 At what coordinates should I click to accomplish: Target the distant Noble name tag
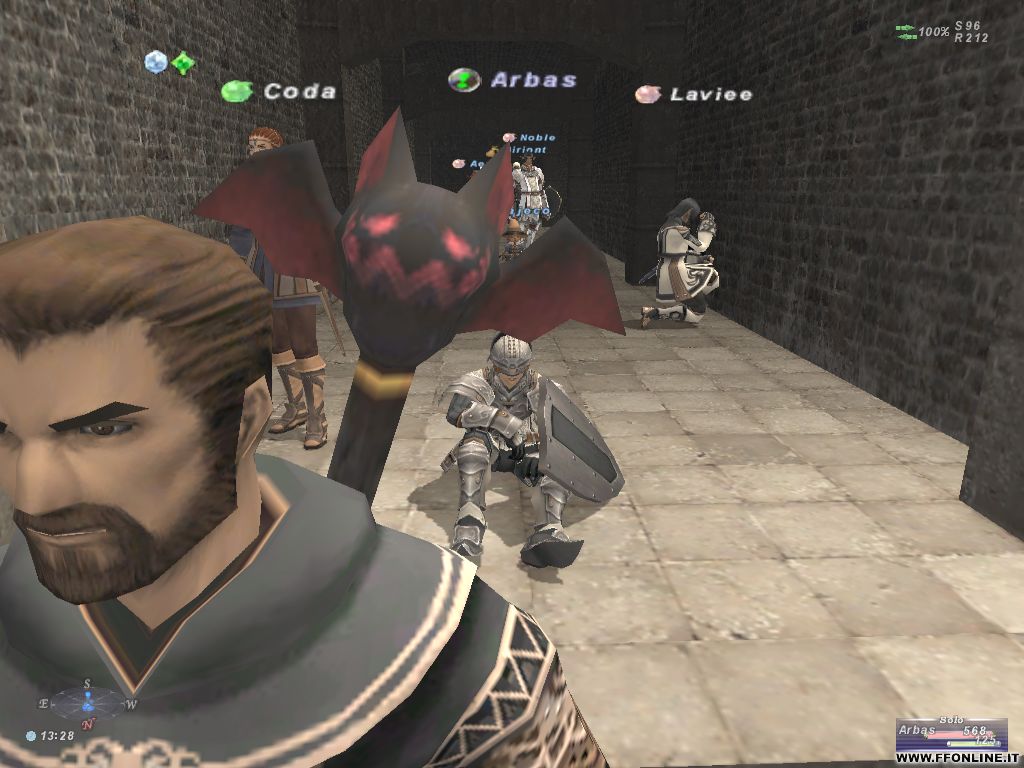point(536,138)
